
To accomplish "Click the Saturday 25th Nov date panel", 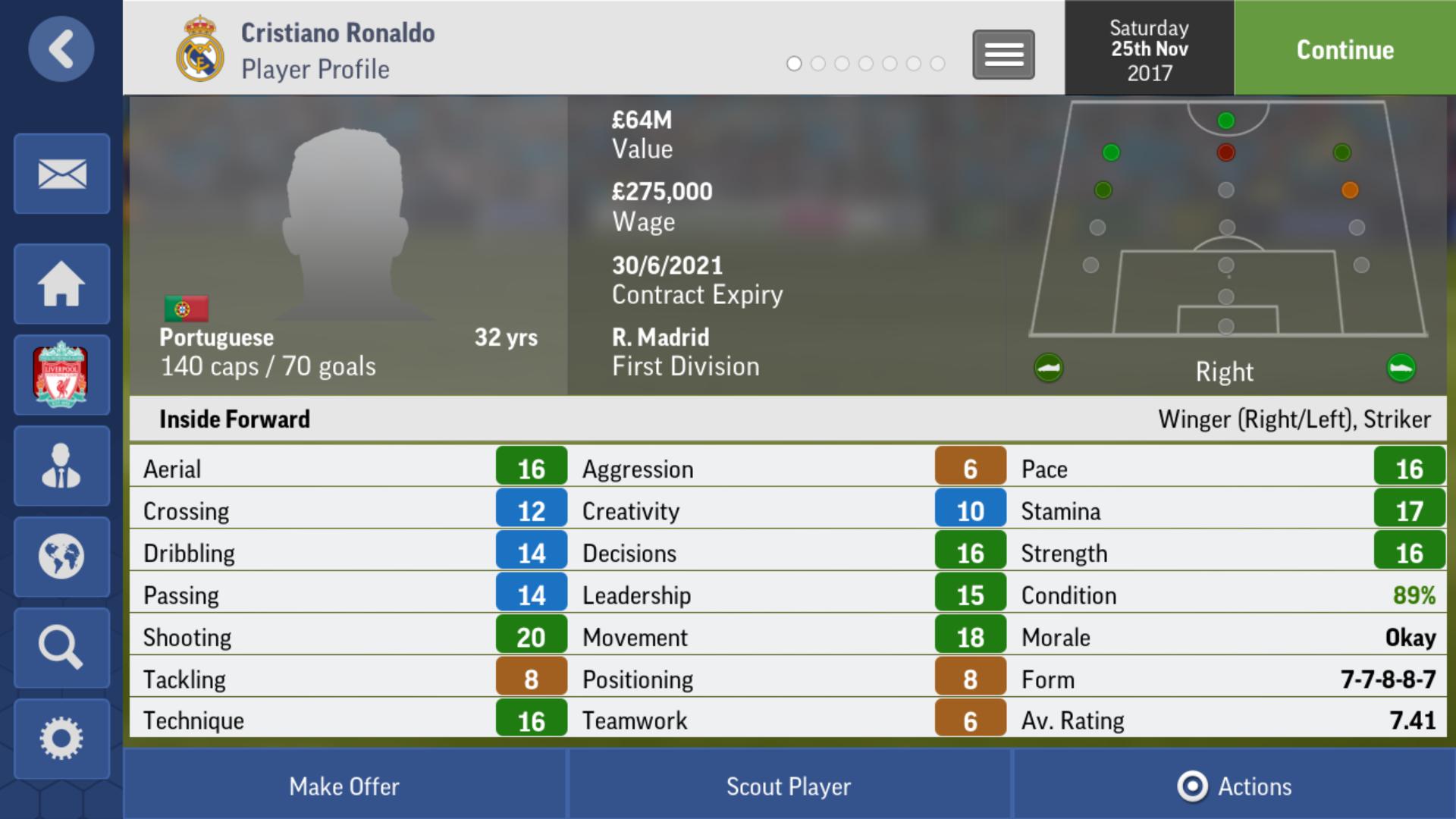I will [x=1149, y=49].
